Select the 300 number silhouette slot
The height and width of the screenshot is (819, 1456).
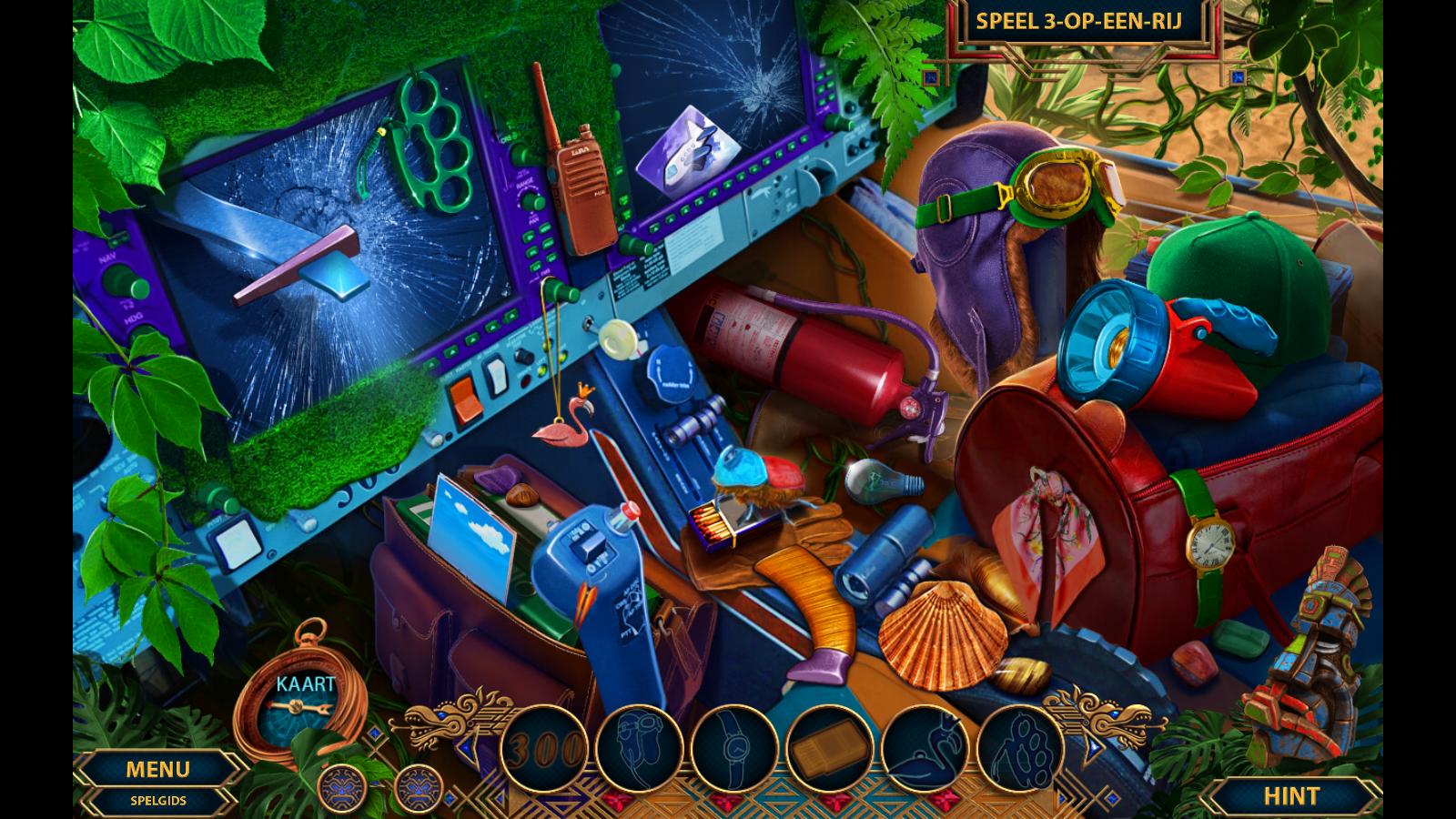tap(543, 749)
